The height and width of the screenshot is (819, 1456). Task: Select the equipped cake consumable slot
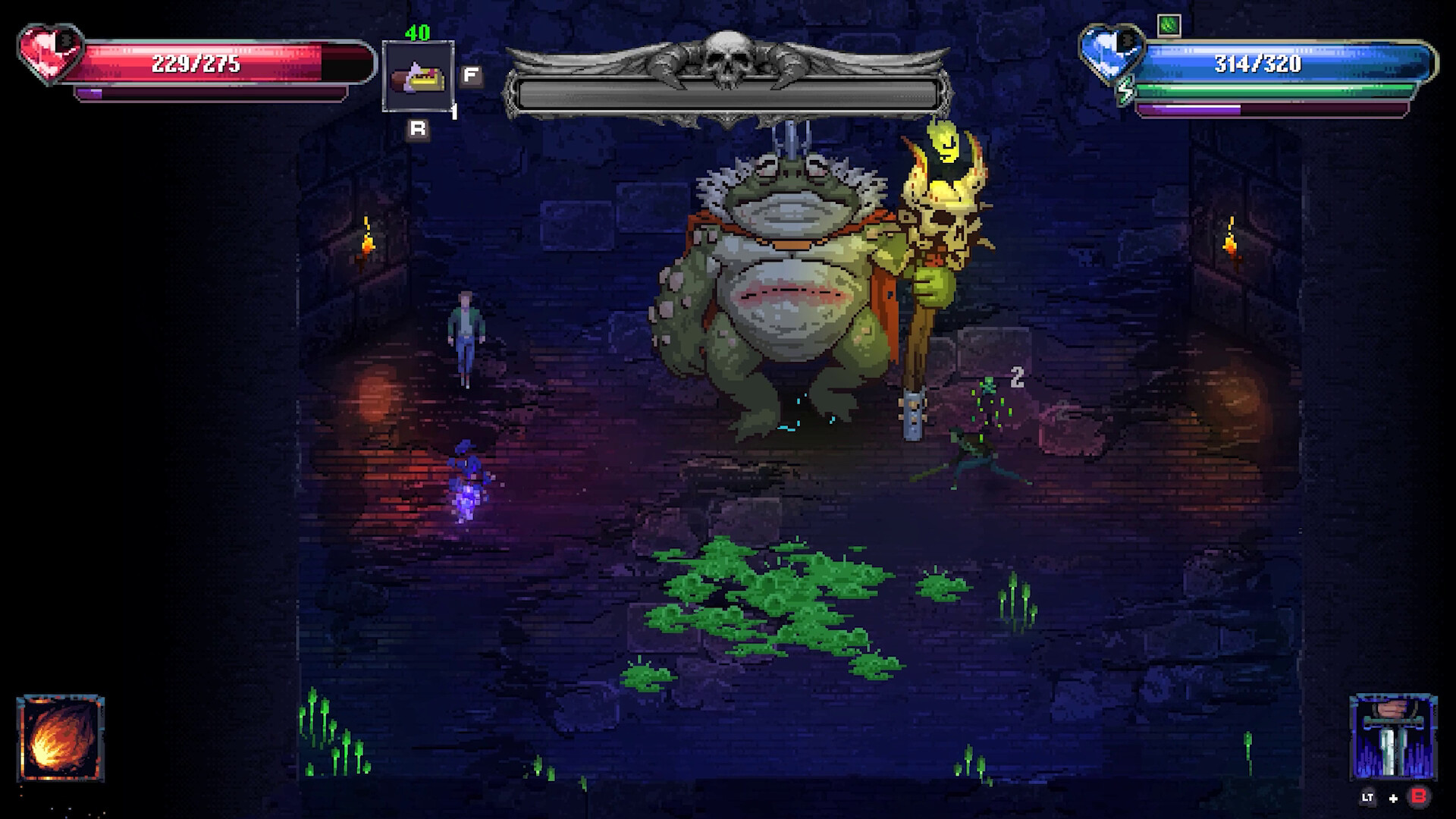coord(418,76)
